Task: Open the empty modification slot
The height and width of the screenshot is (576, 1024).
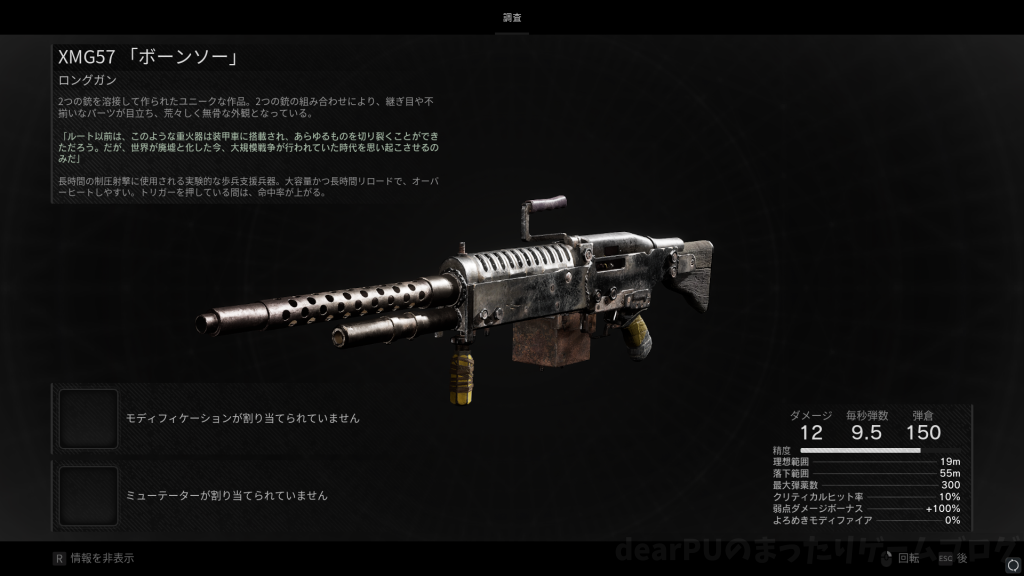Action: click(x=89, y=418)
